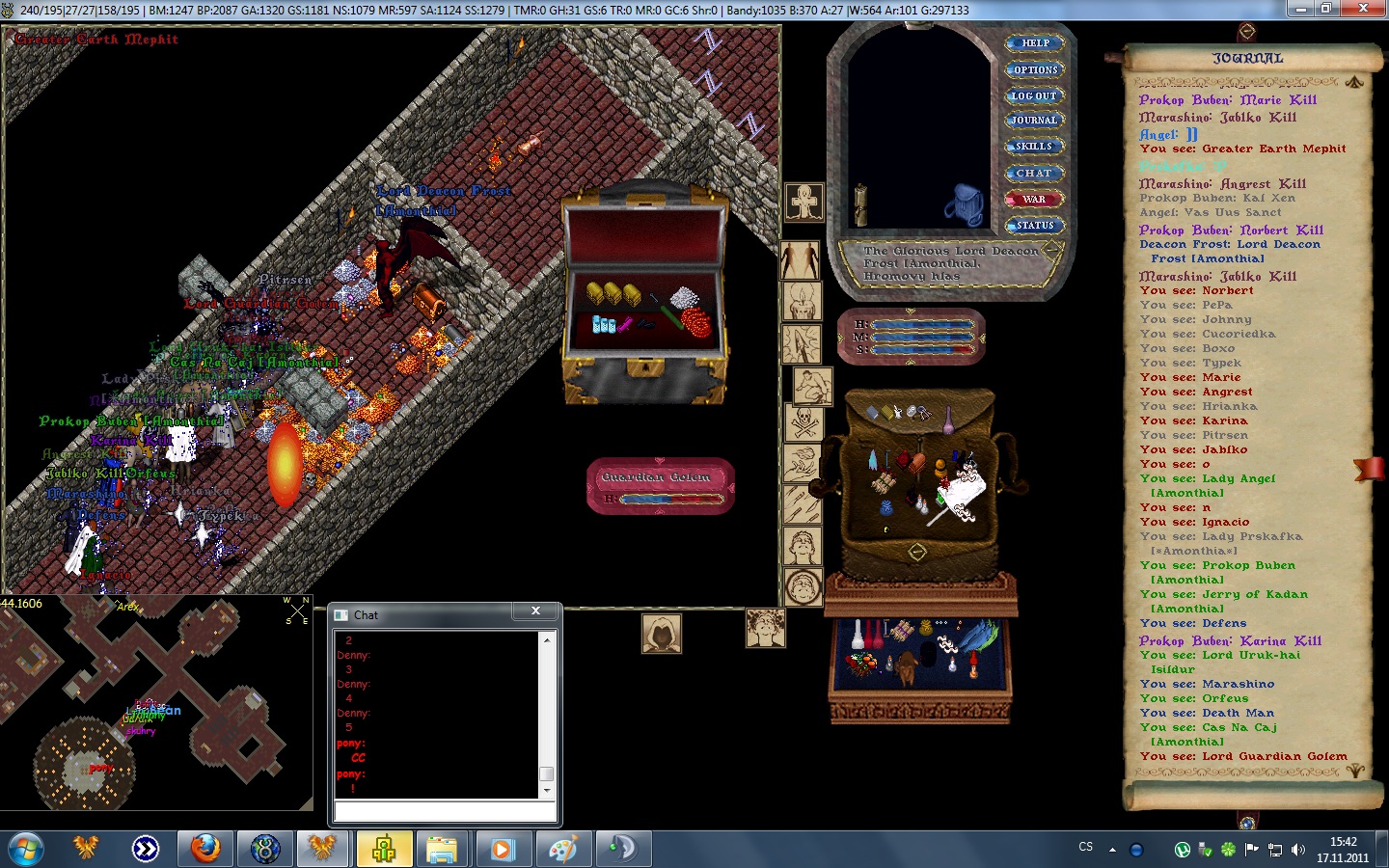Viewport: 1389px width, 868px height.
Task: Open the character Status gump
Action: 1034,226
